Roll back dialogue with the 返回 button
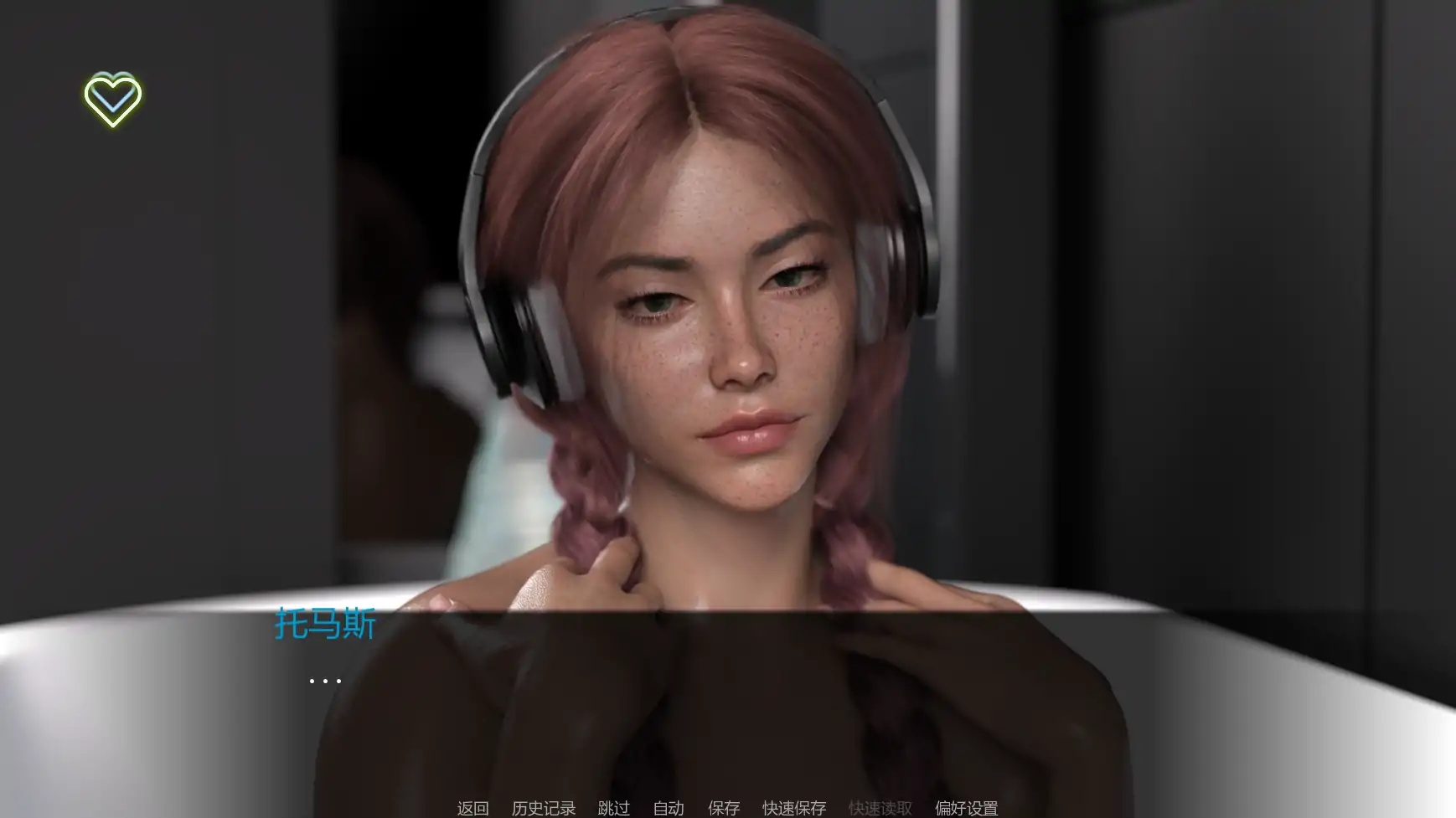 click(x=472, y=809)
